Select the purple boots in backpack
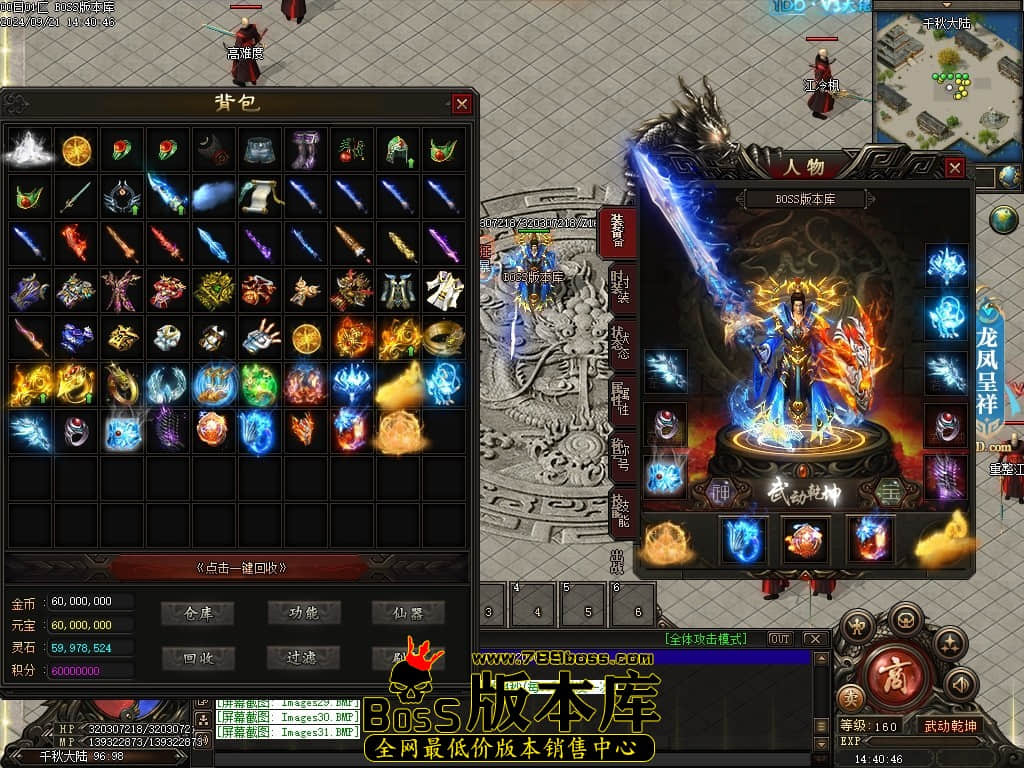The width and height of the screenshot is (1024, 768). (305, 150)
